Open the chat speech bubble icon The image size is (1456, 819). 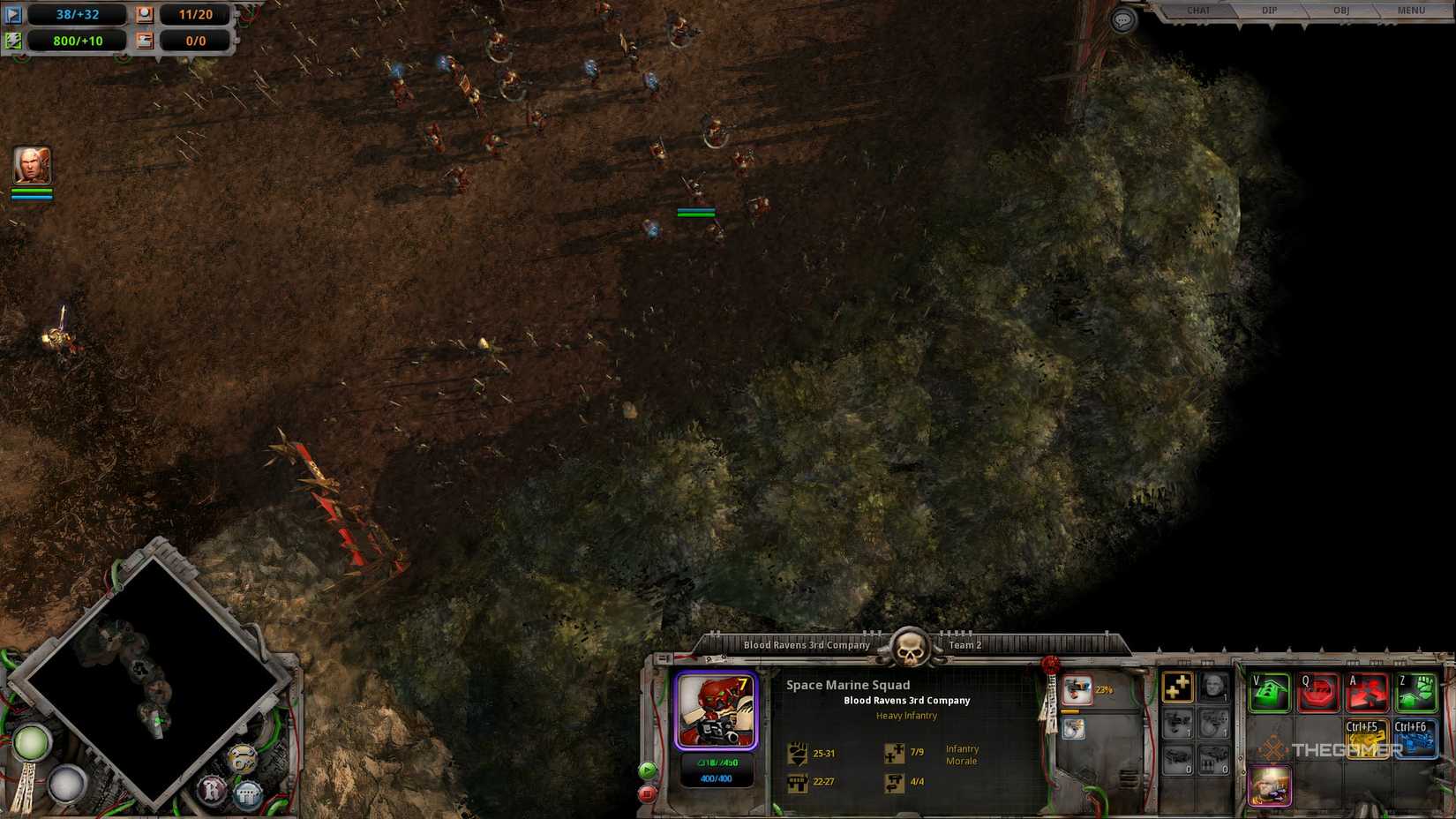point(1122,19)
